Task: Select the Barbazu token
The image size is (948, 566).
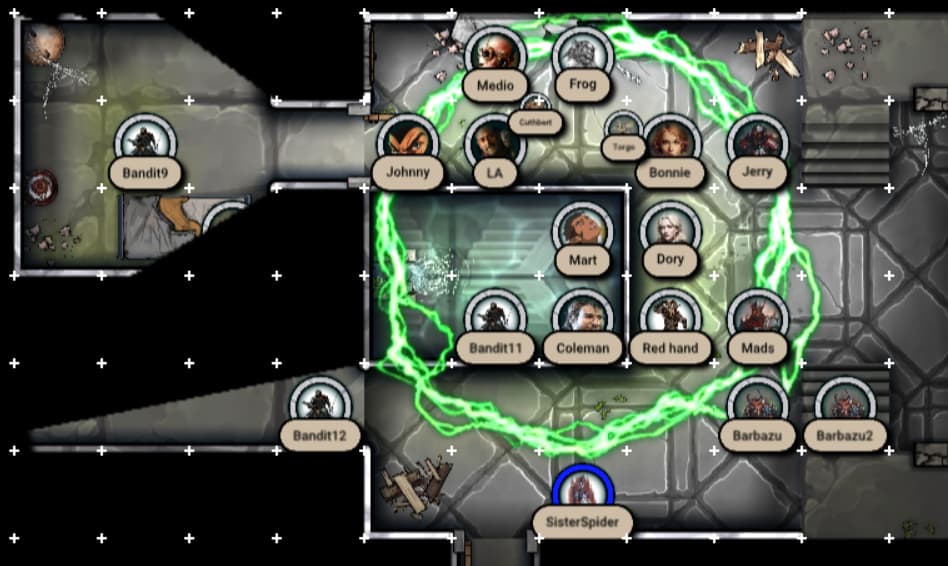Action: click(757, 406)
